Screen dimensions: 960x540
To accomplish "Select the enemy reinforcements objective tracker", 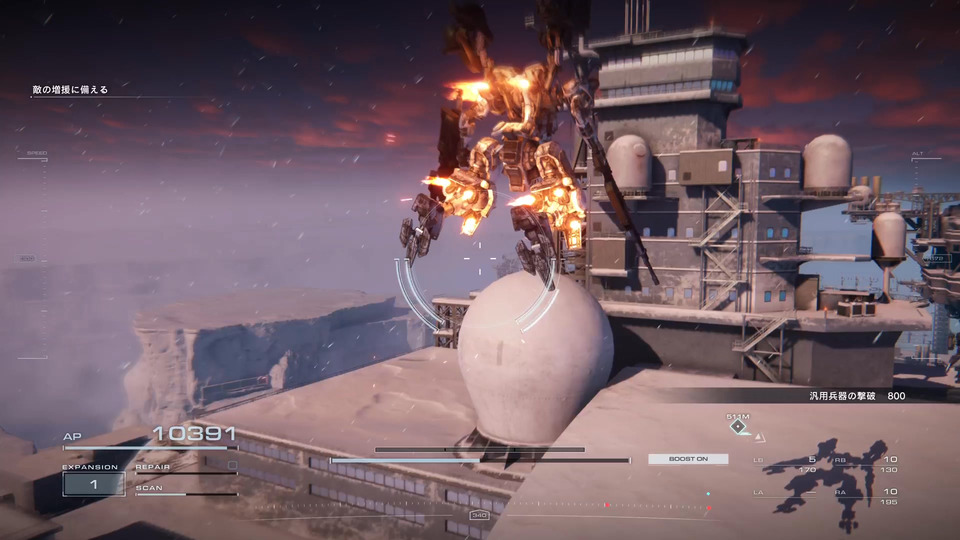I will (x=70, y=90).
